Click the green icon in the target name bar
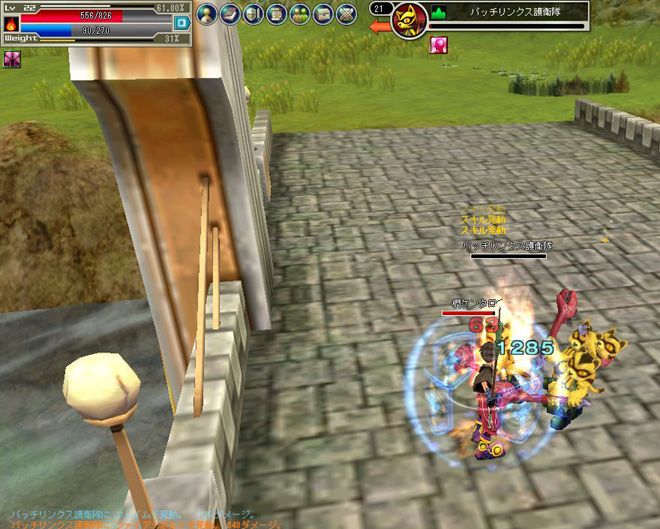Image resolution: width=660 pixels, height=529 pixels. pyautogui.click(x=439, y=13)
